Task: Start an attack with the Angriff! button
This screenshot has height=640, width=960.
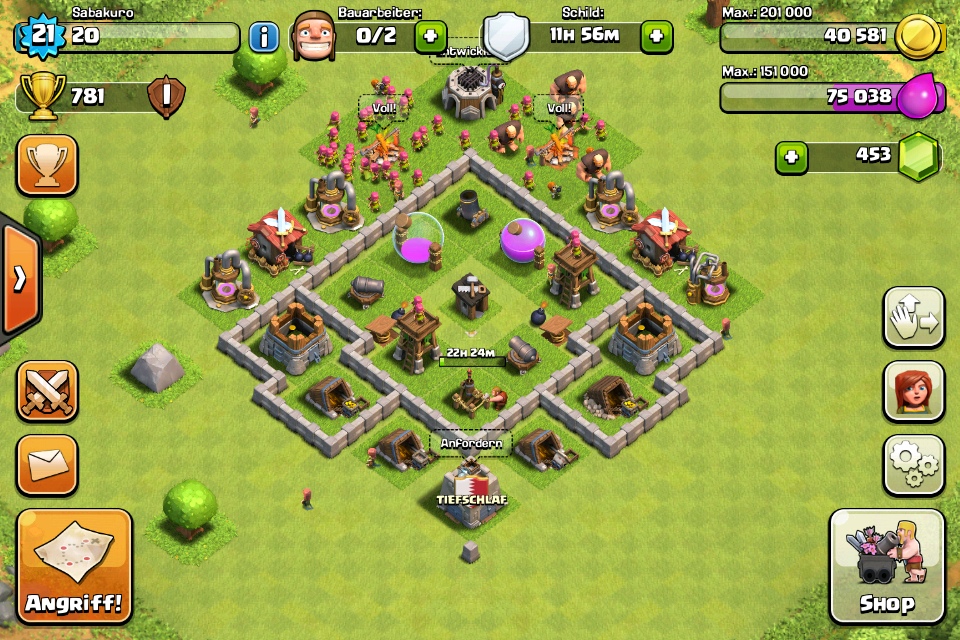Action: pyautogui.click(x=74, y=567)
